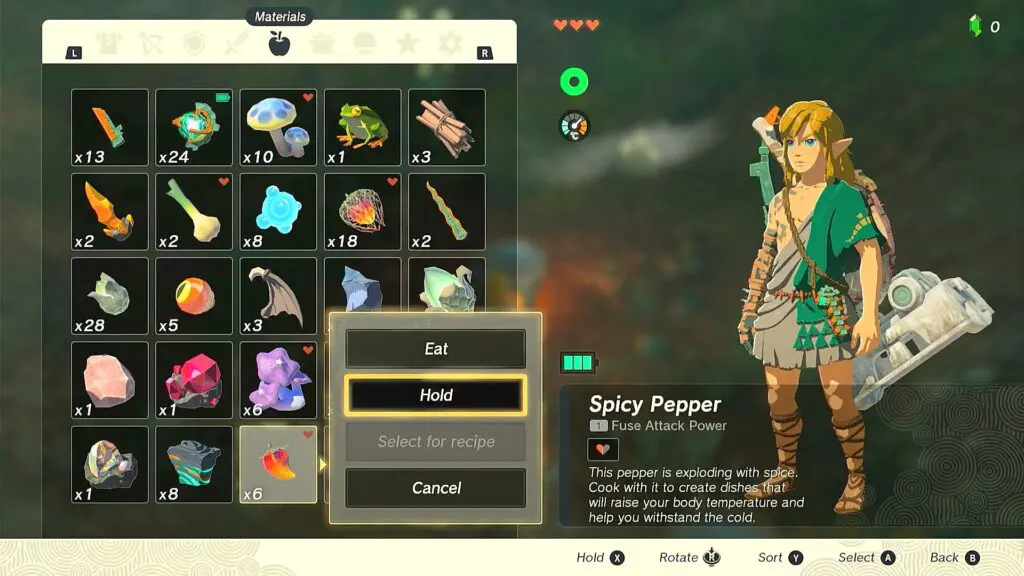Choose Eat from the item menu
1024x576 pixels.
[x=435, y=349]
